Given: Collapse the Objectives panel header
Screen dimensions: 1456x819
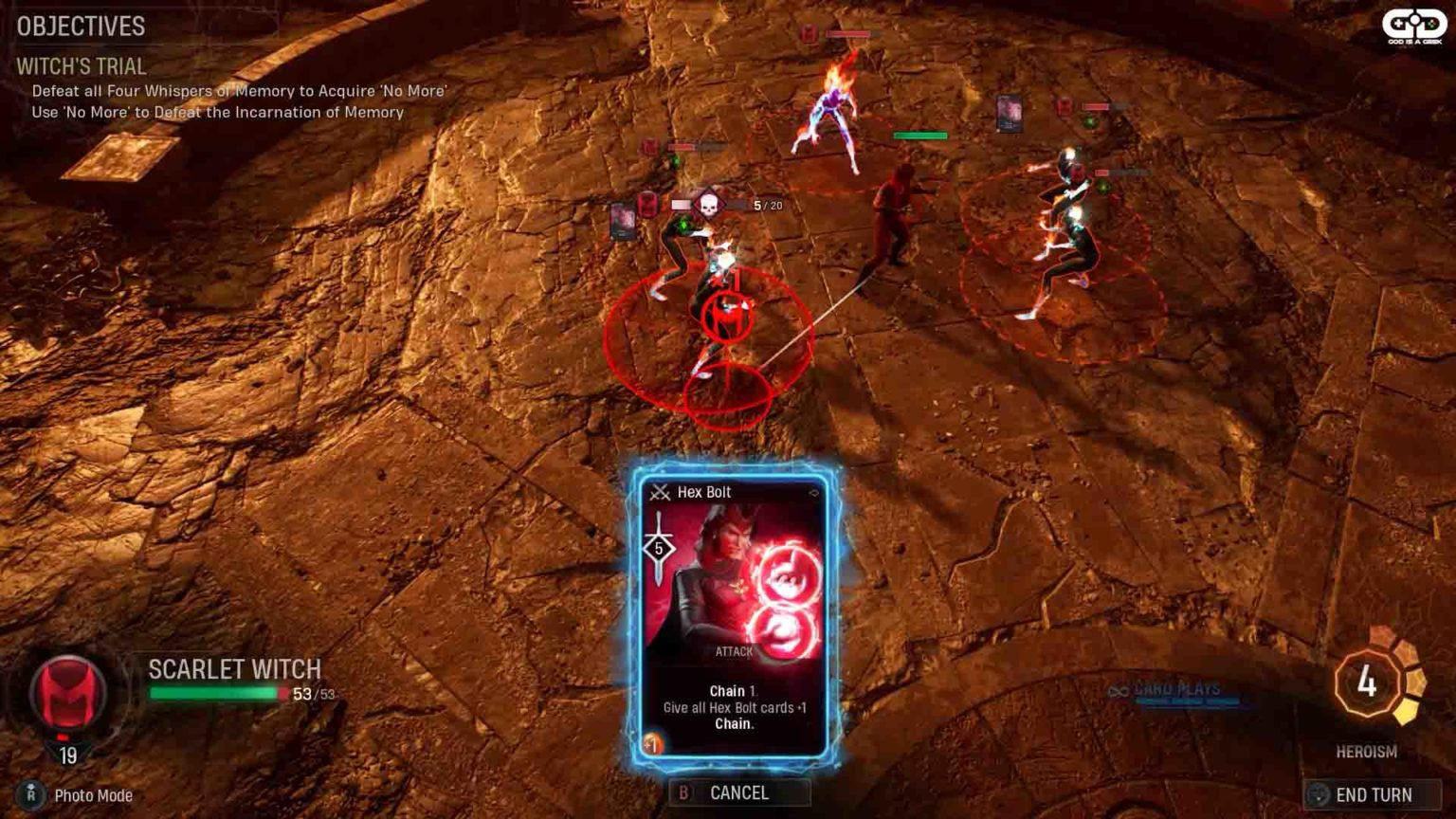Looking at the screenshot, I should coord(79,27).
